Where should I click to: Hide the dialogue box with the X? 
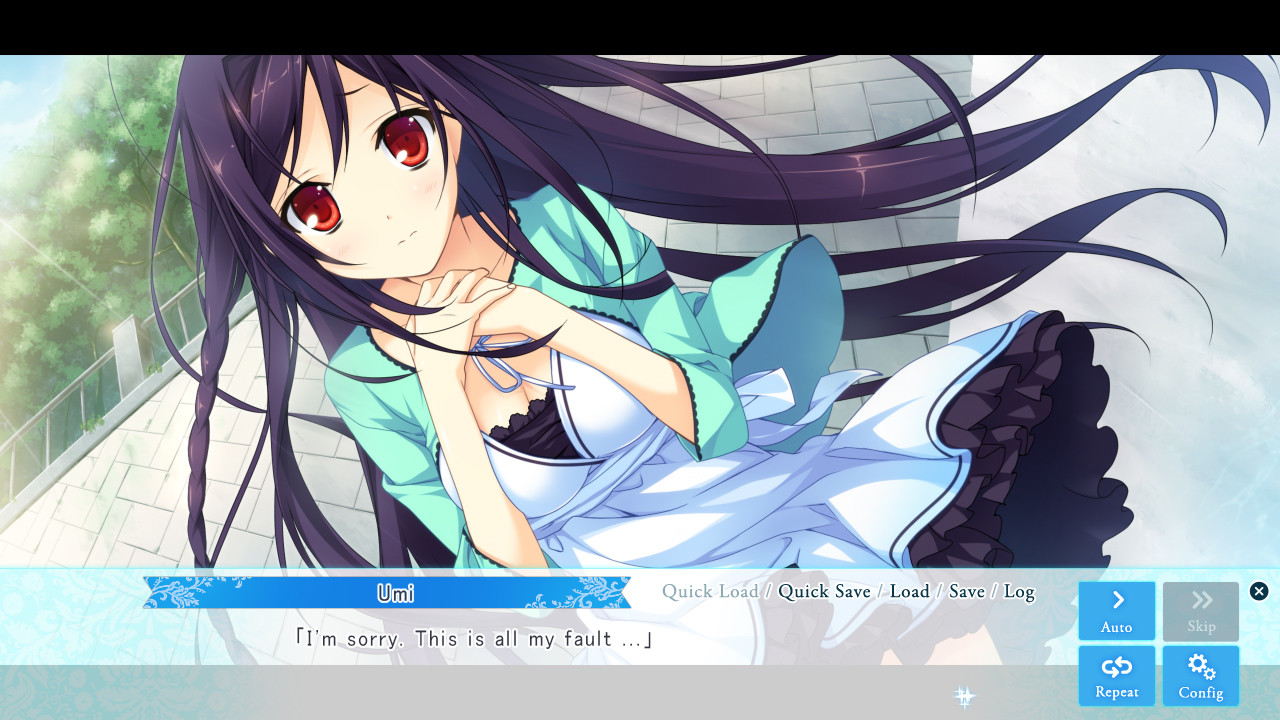(1259, 591)
